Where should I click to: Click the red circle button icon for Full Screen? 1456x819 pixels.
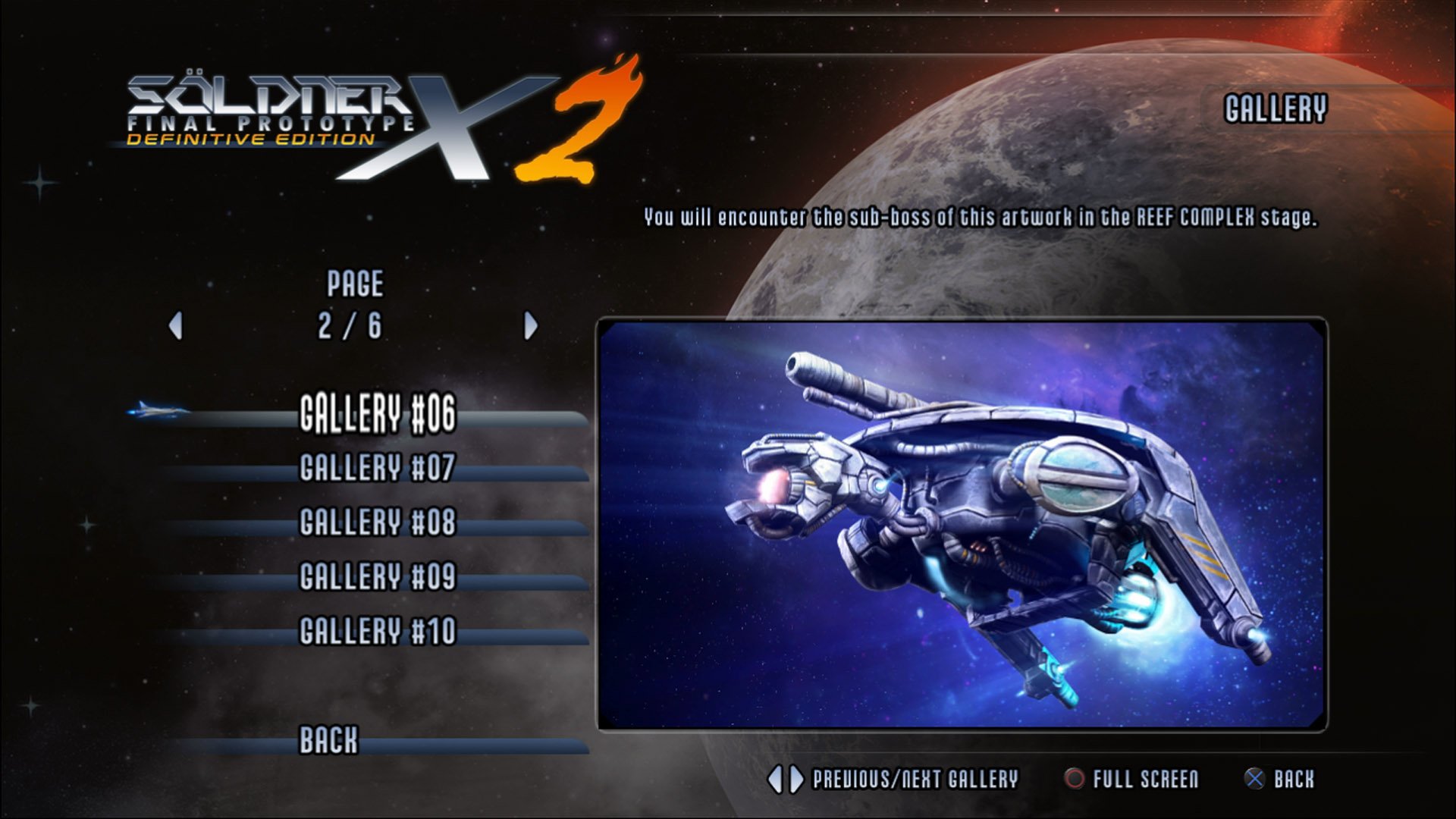point(1073,777)
